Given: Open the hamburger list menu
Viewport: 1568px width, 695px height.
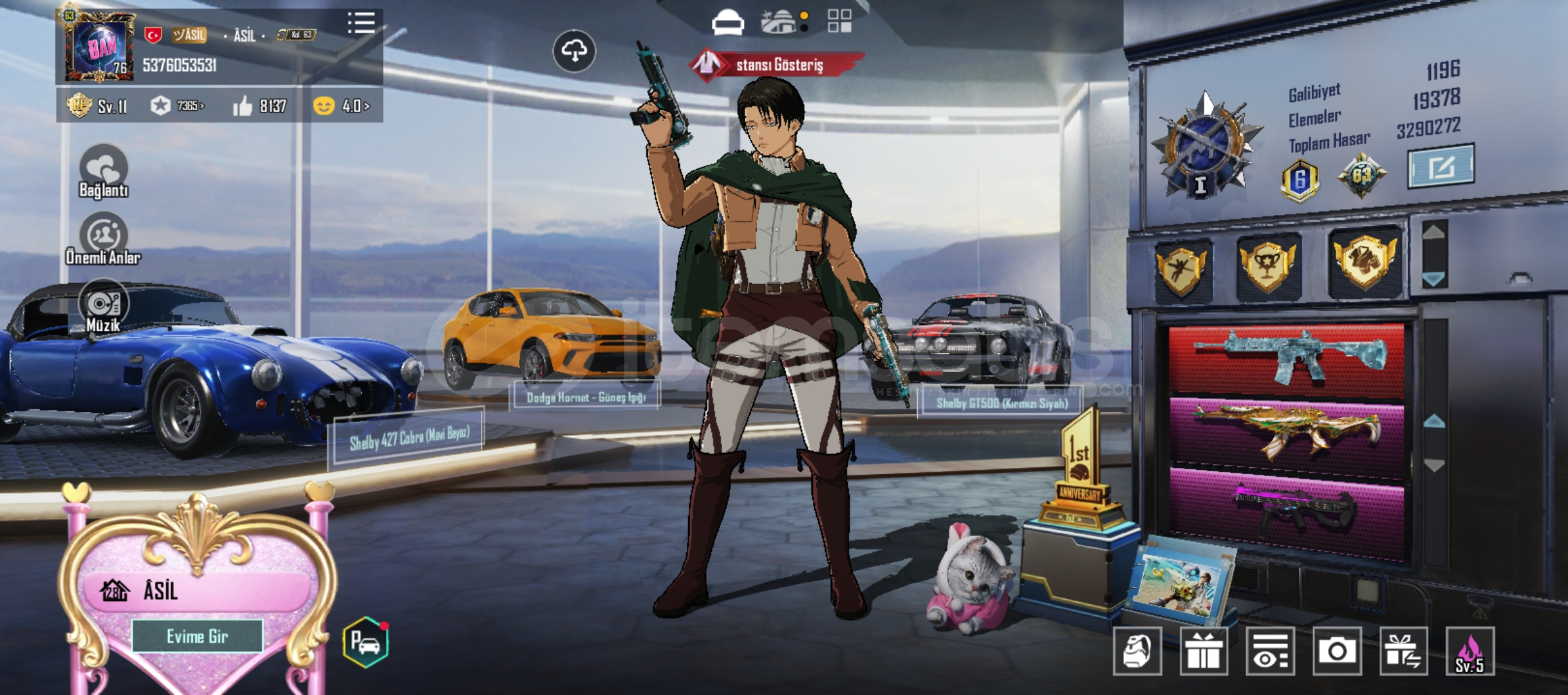Looking at the screenshot, I should 361,23.
